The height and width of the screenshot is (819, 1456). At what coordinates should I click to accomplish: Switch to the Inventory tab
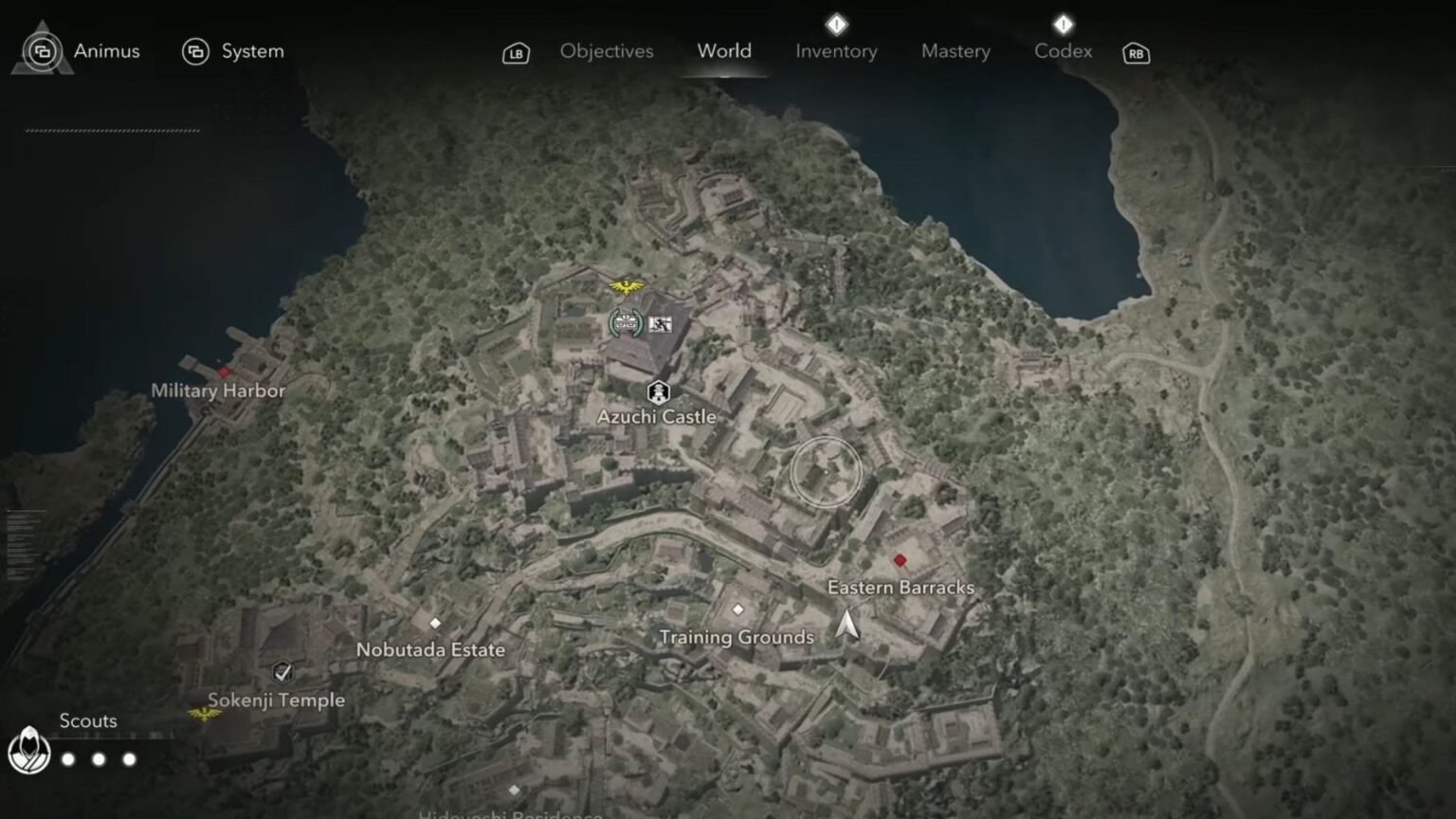(x=835, y=51)
